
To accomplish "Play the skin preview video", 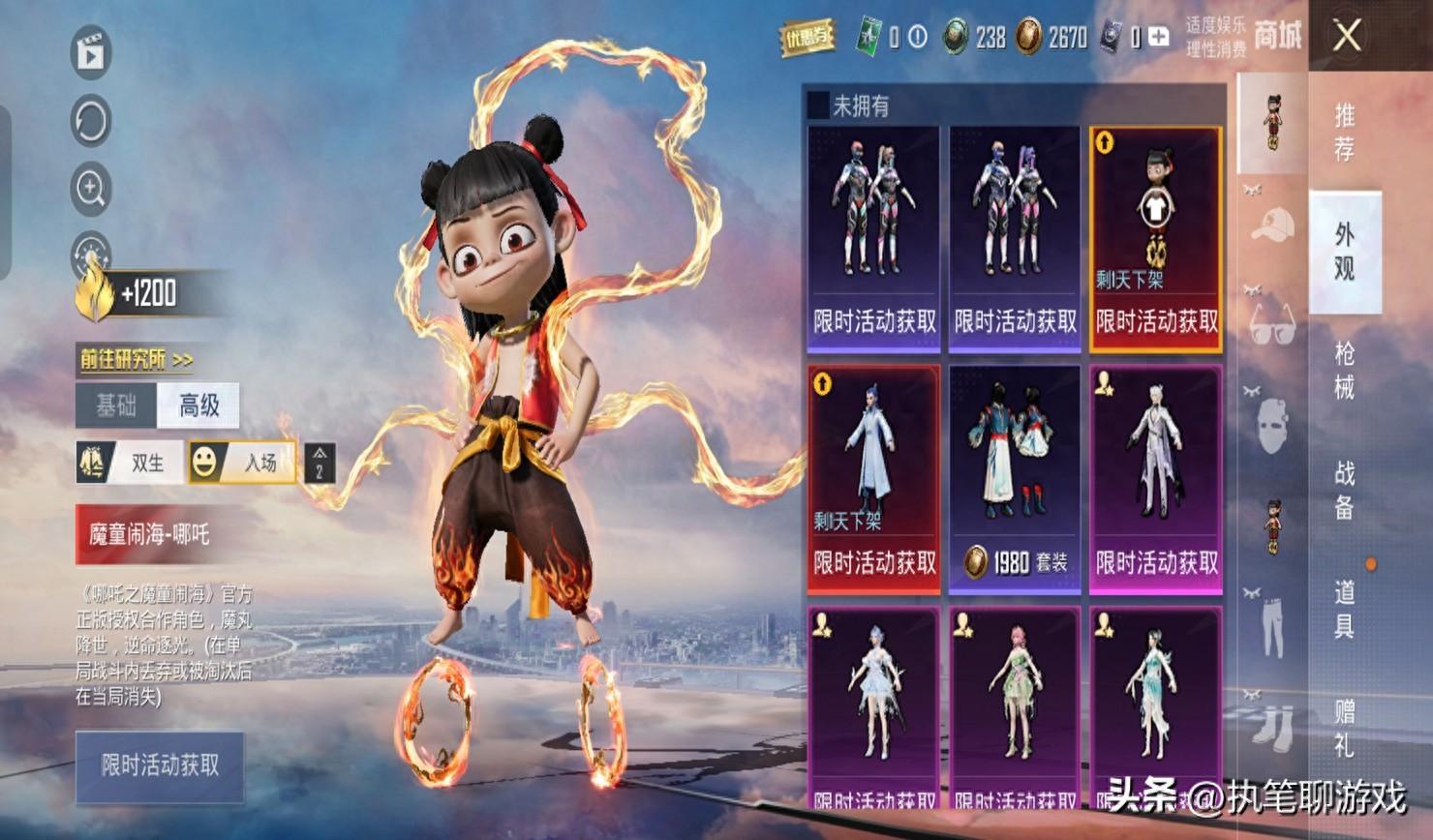I will coord(91,54).
